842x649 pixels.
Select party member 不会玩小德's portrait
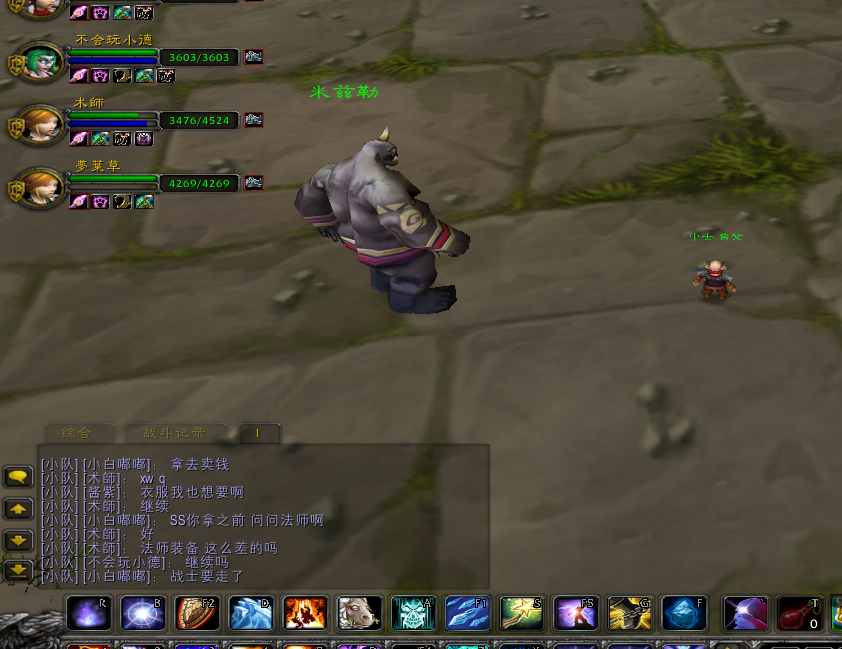[41, 64]
